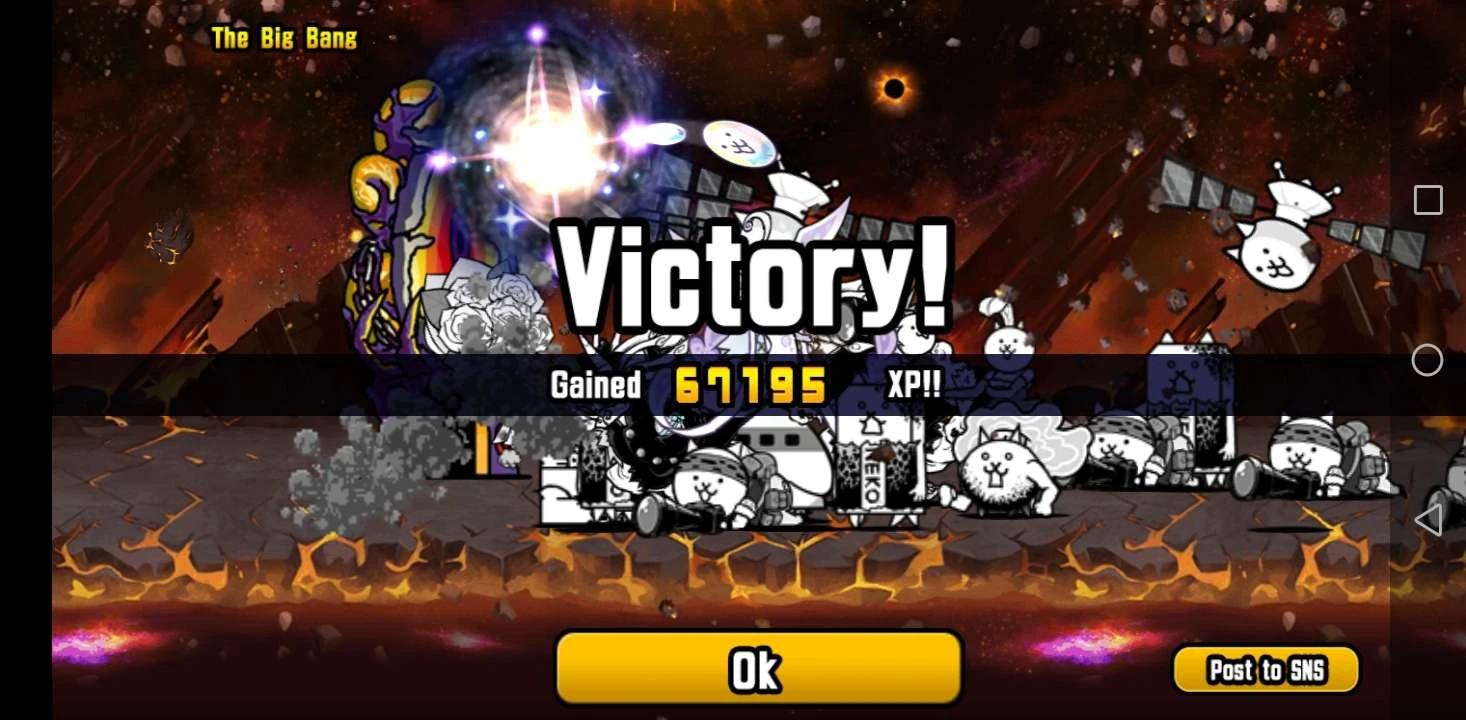Tap the Recent Apps square navigation icon

(x=1427, y=200)
